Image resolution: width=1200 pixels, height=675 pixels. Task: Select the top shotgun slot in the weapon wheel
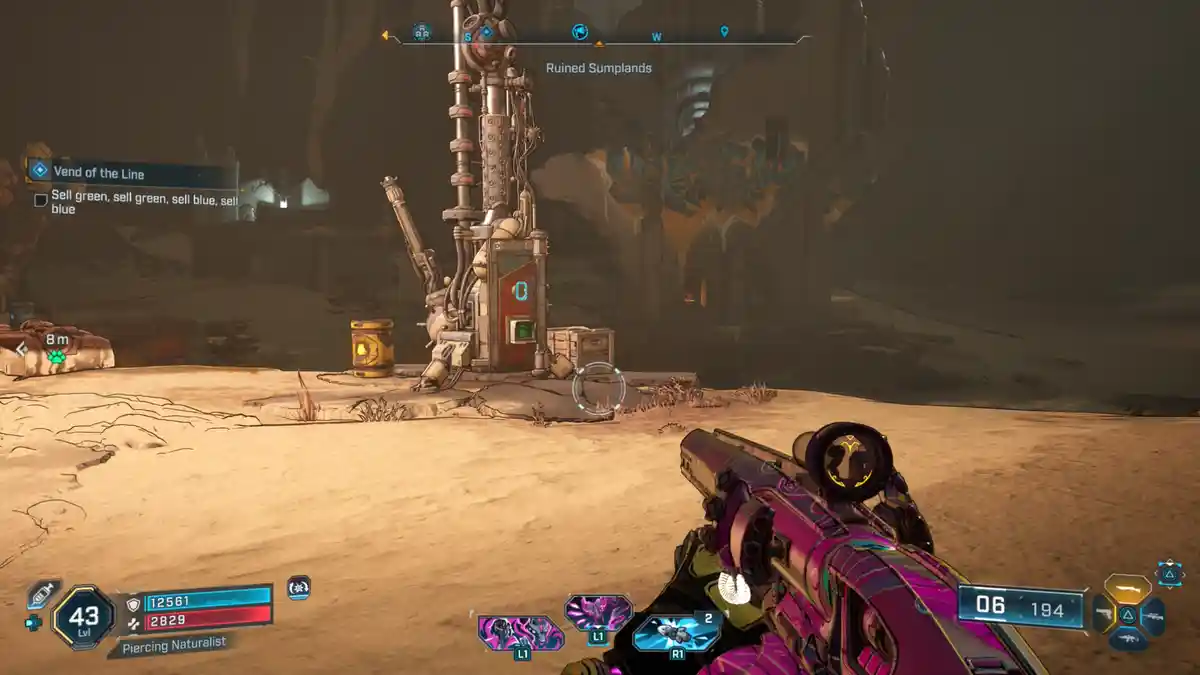(x=1127, y=588)
